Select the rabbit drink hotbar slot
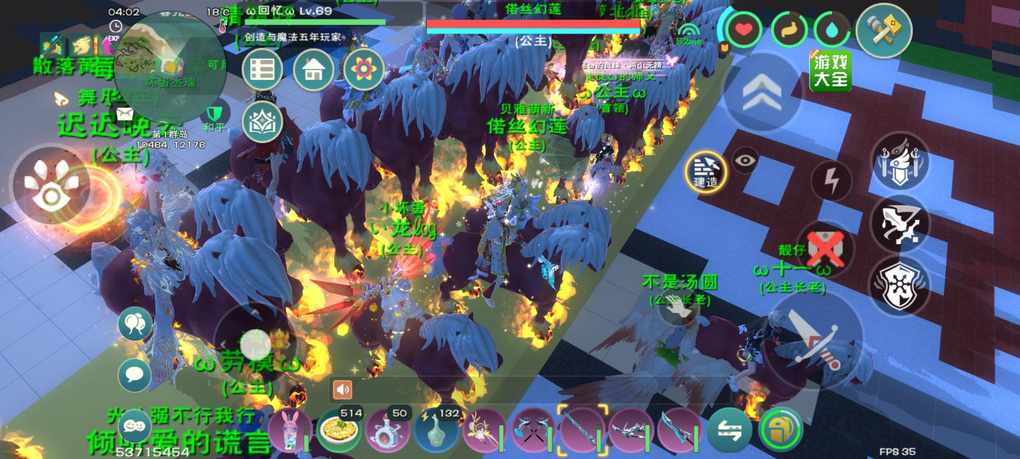The height and width of the screenshot is (459, 1020). pos(291,431)
